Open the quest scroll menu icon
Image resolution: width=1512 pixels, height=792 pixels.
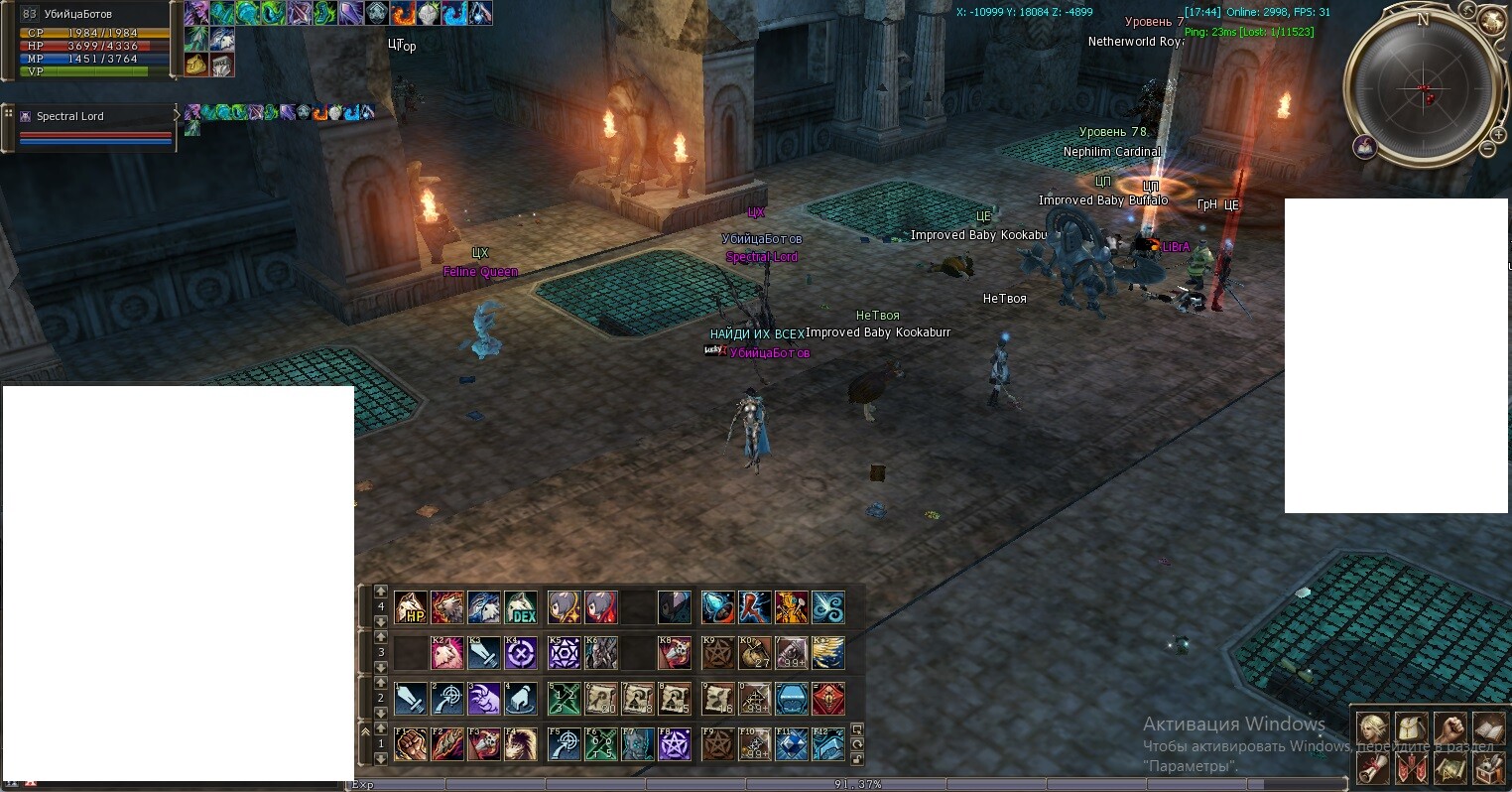[1373, 766]
